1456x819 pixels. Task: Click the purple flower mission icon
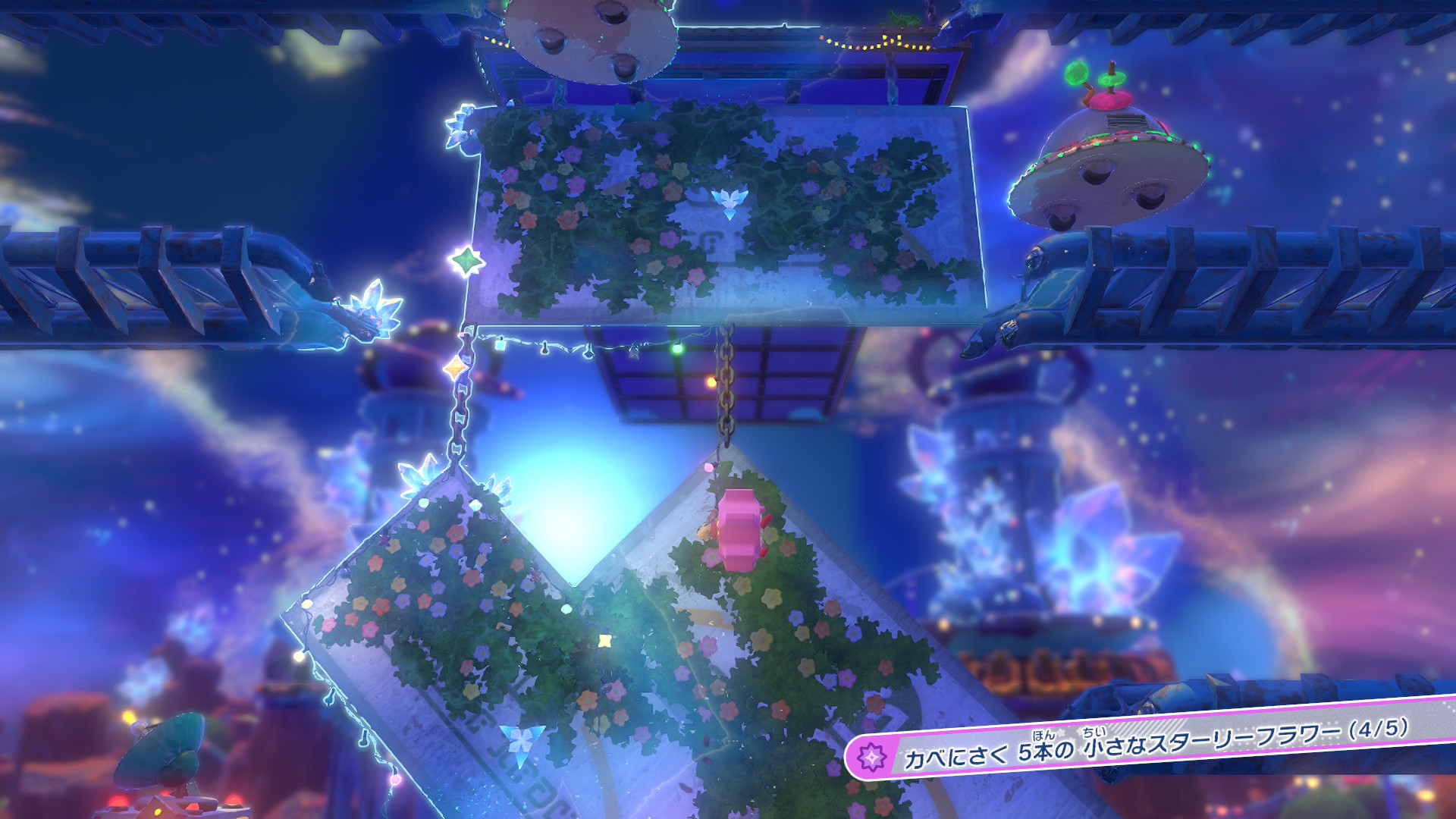873,757
